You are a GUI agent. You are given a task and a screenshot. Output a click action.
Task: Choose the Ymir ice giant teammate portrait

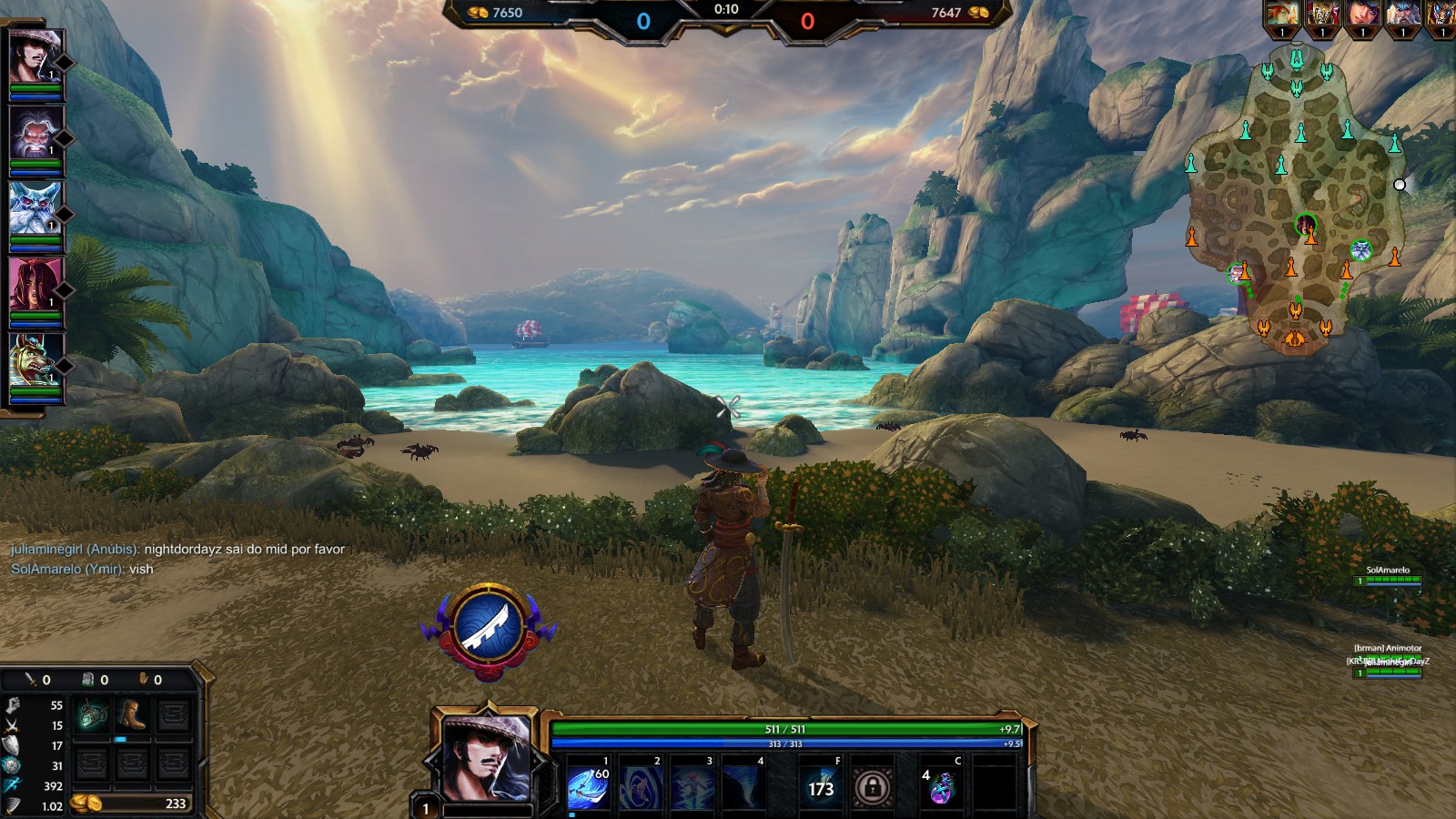click(x=35, y=208)
